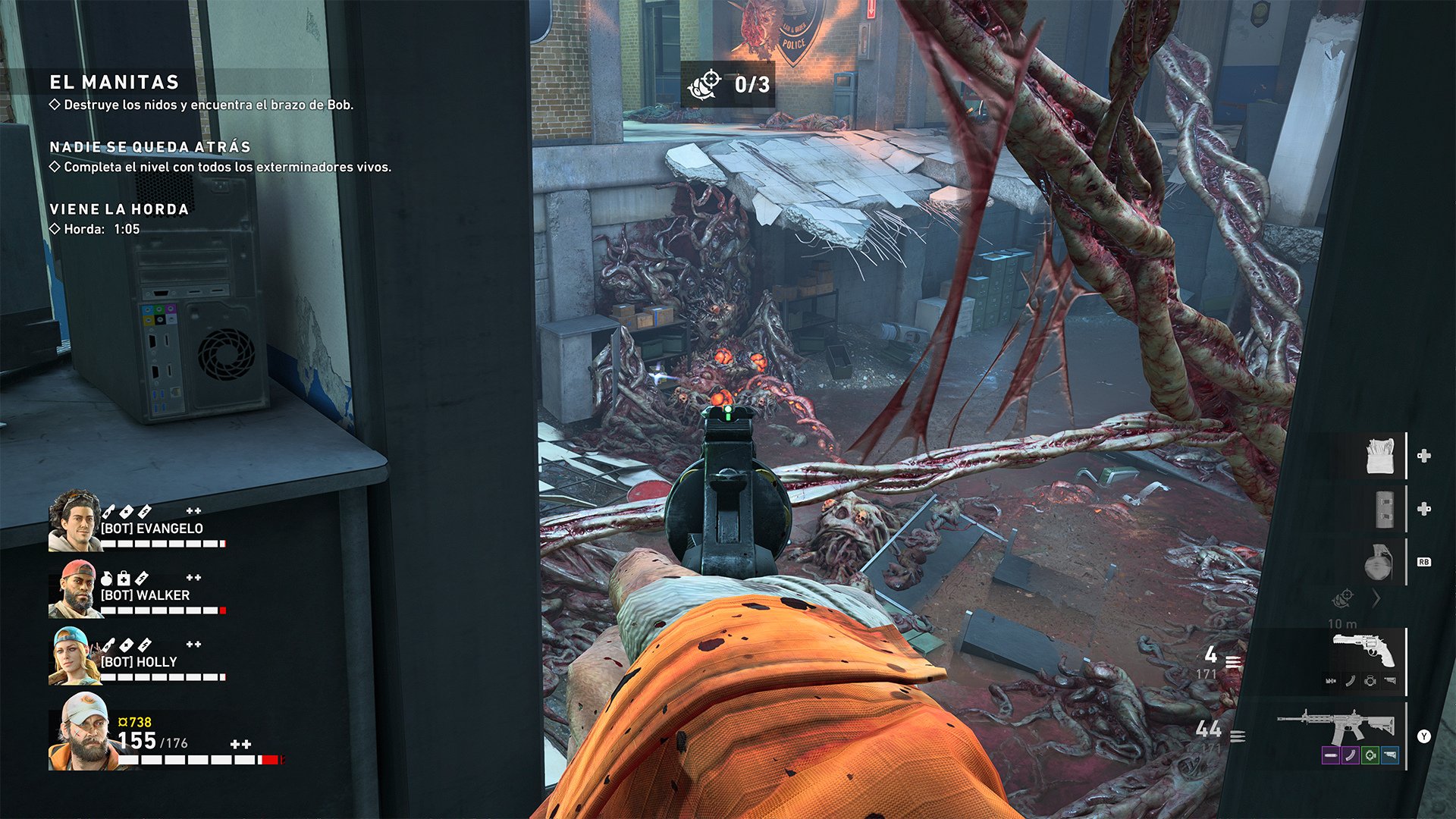
Task: Equip the assault rifle slot
Action: pyautogui.click(x=1336, y=726)
